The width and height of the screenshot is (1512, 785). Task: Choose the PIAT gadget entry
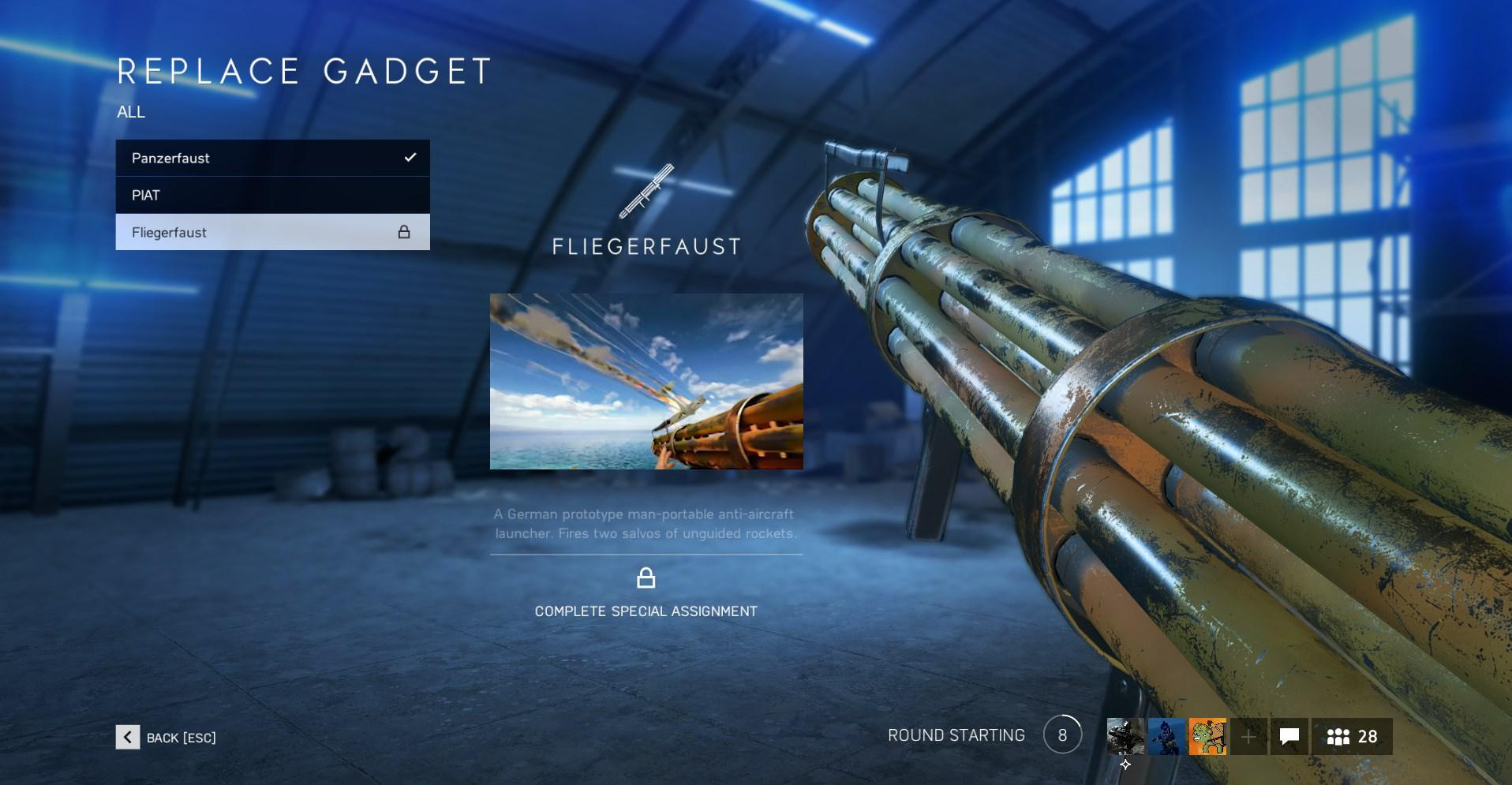272,195
